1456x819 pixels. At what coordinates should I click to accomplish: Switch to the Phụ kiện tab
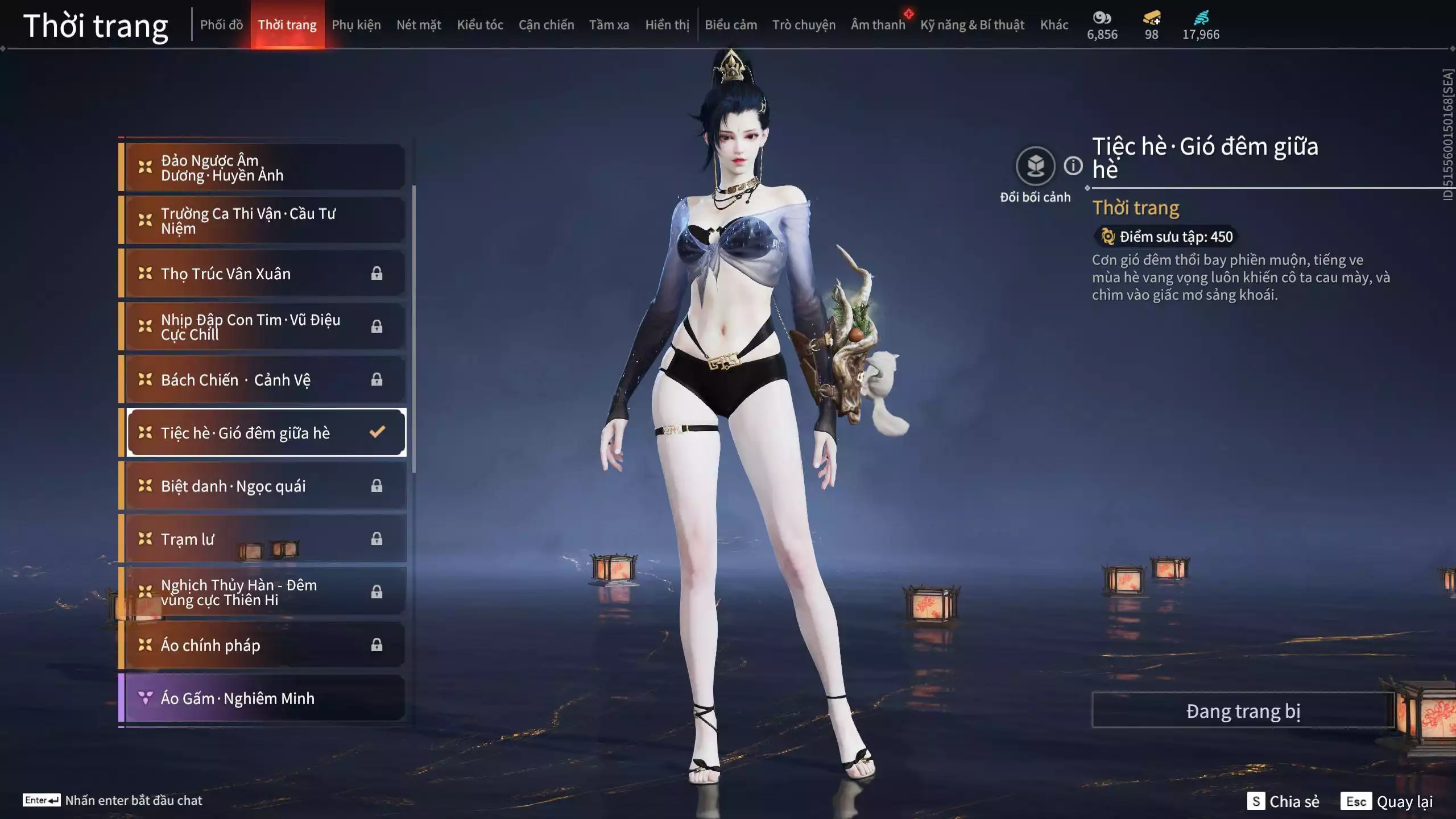tap(357, 24)
